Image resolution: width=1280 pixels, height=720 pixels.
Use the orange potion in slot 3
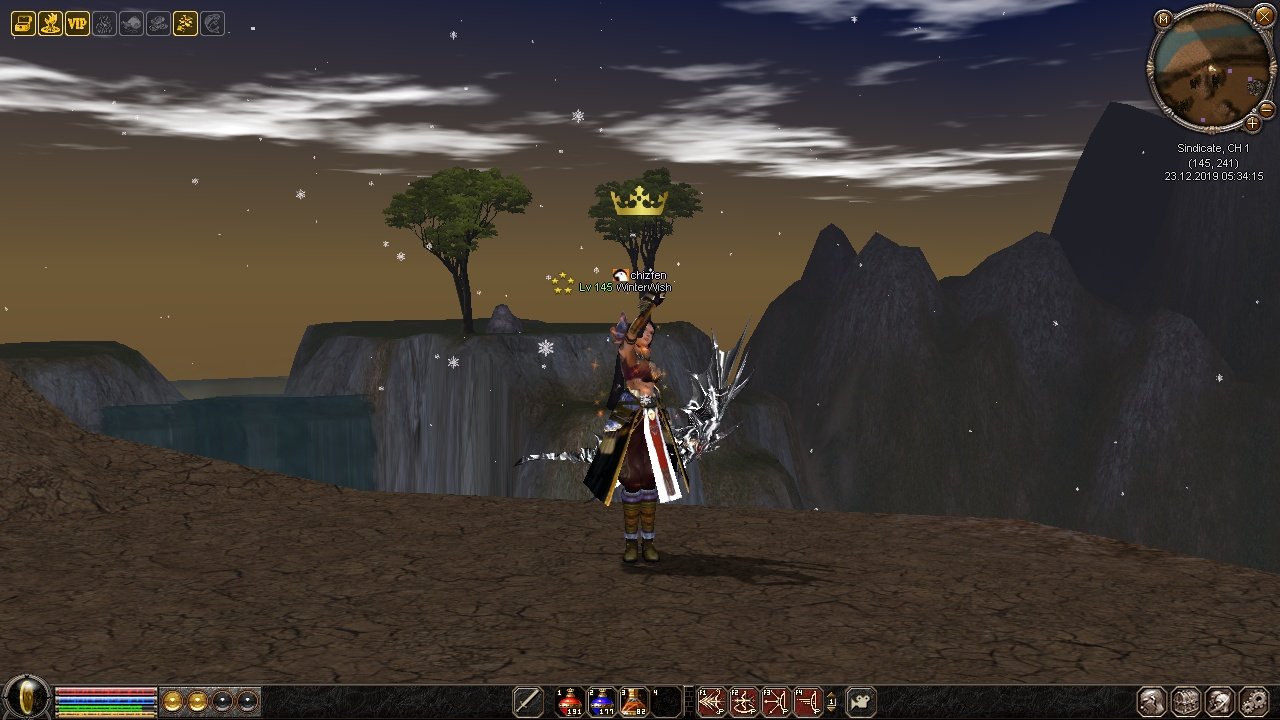pos(634,702)
